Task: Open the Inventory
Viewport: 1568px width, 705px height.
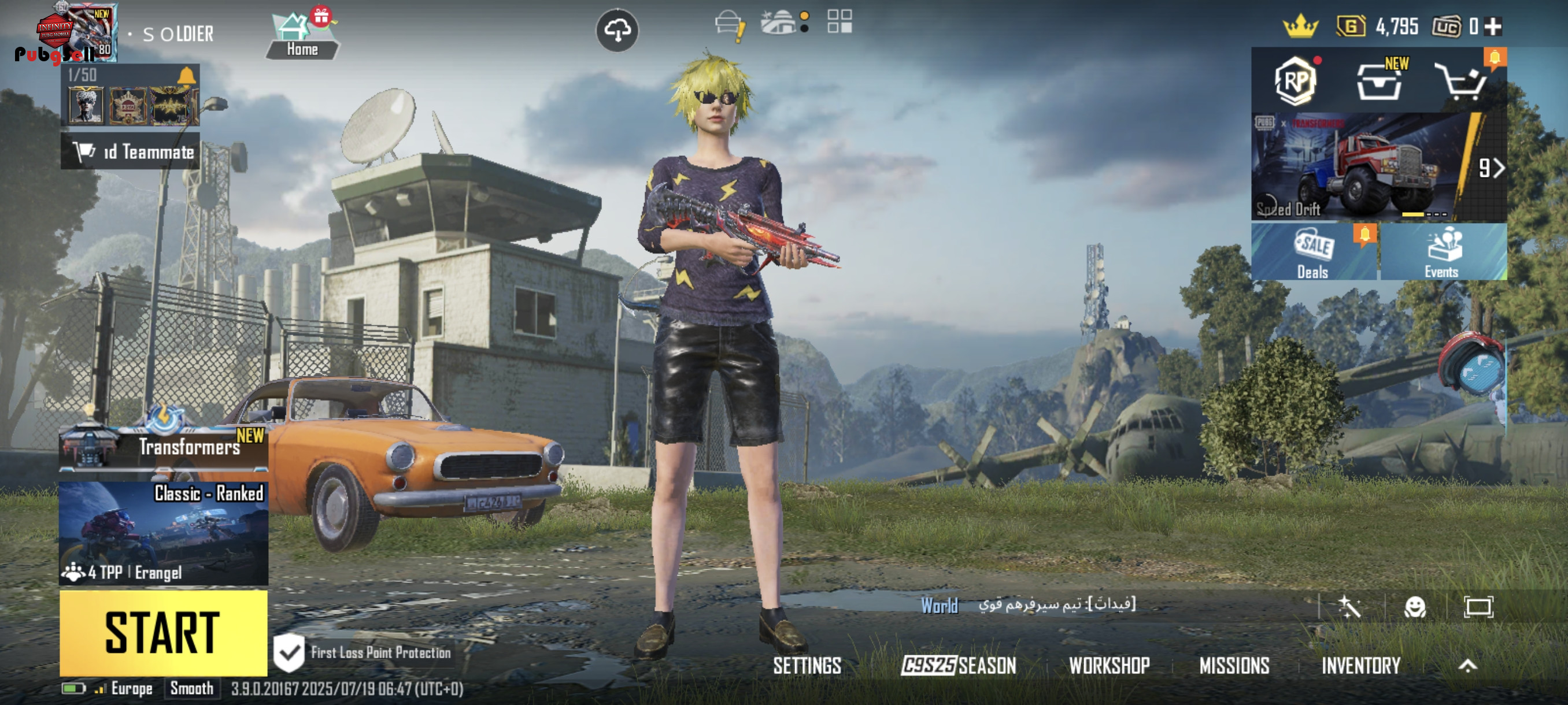Action: click(x=1361, y=666)
